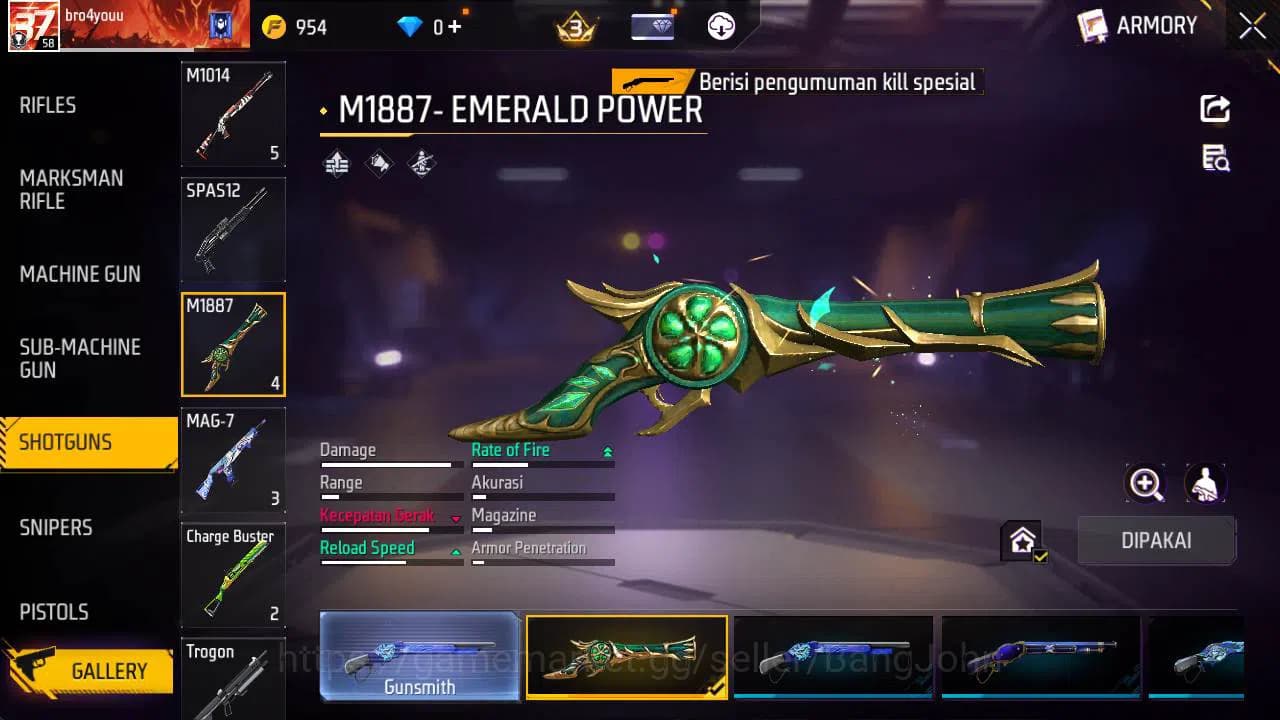
Task: Click the share weapon icon
Action: pos(1214,110)
